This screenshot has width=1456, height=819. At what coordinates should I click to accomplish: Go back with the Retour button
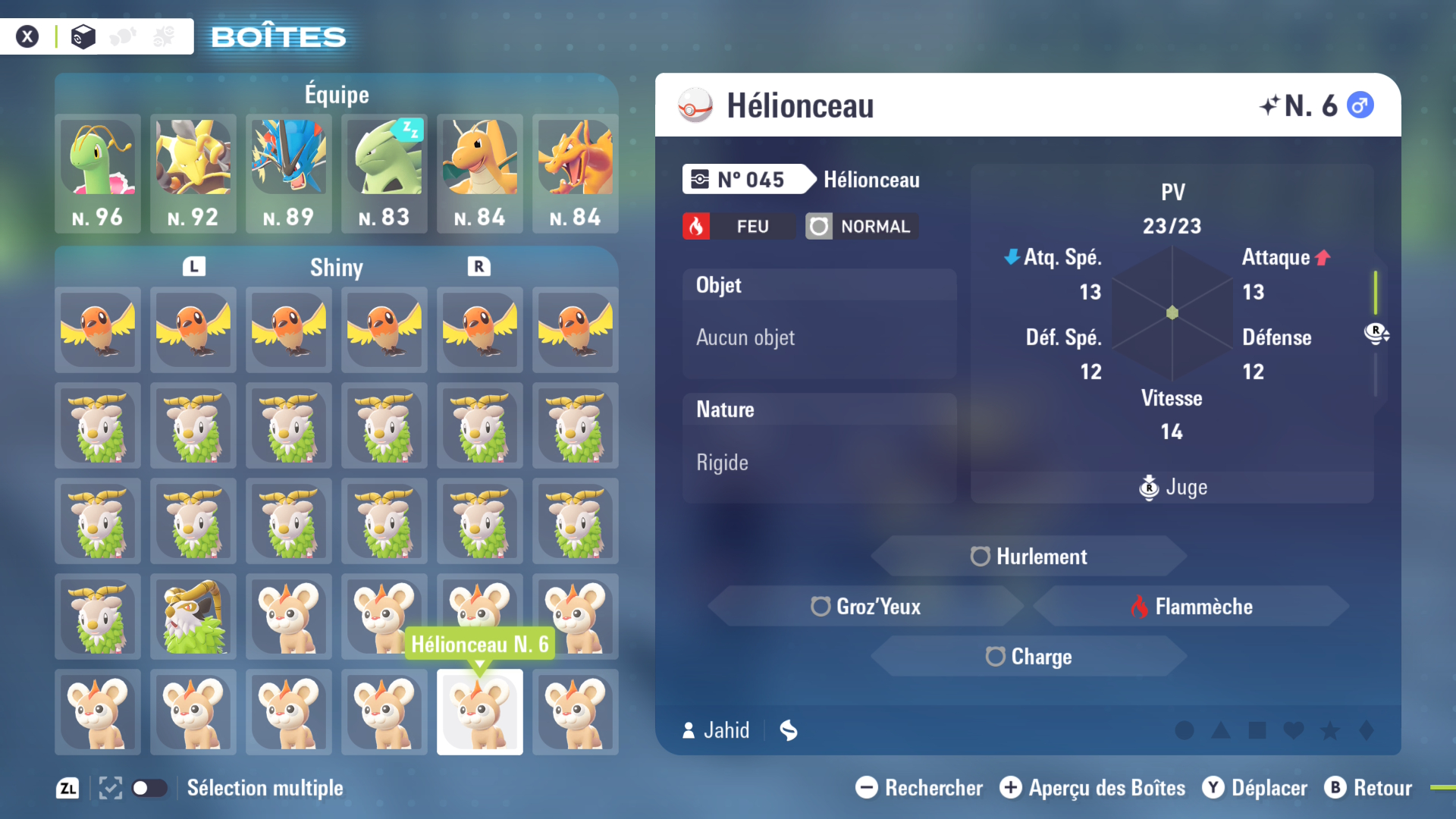click(1369, 788)
